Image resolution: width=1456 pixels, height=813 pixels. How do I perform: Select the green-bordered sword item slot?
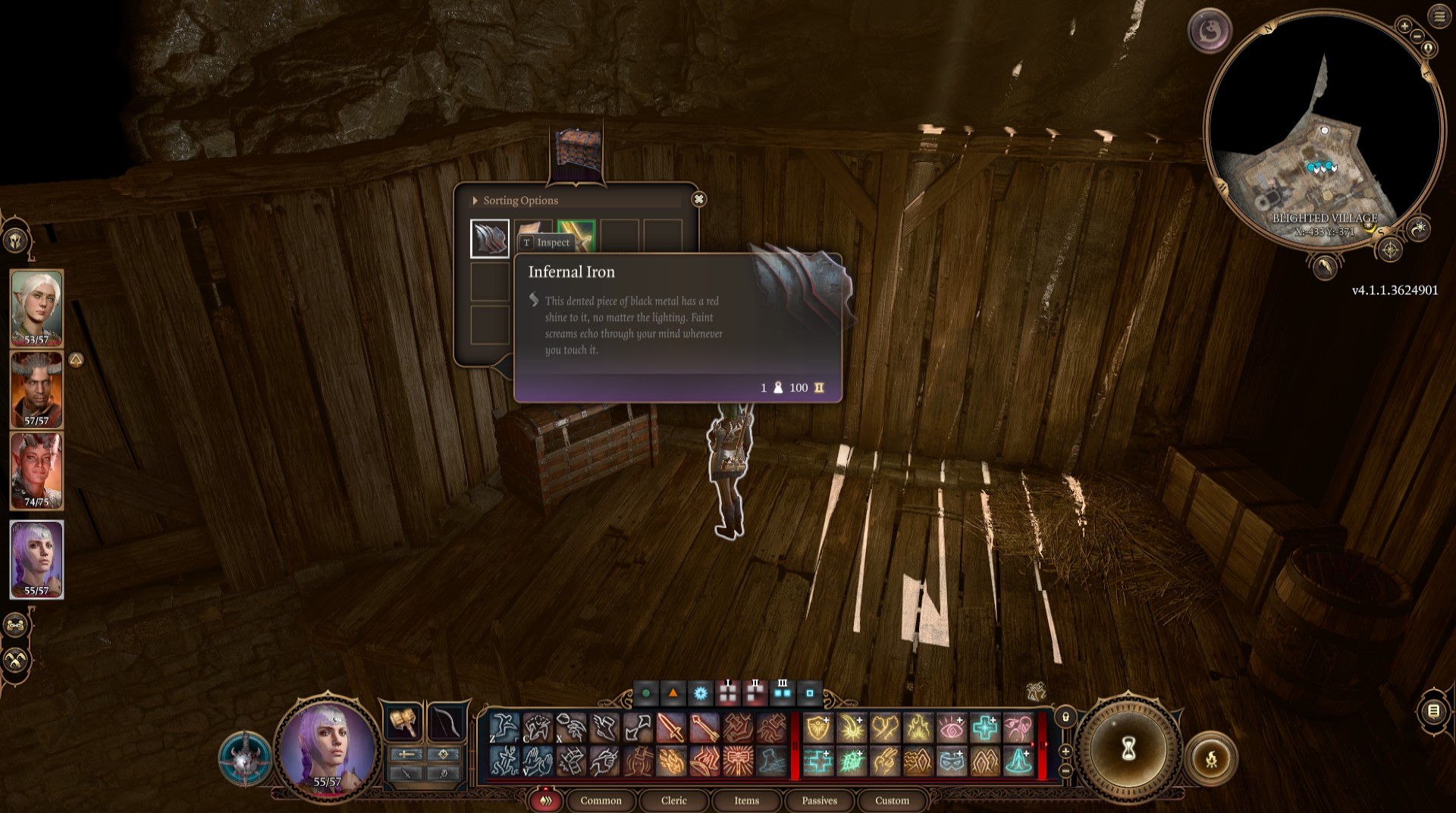click(x=576, y=237)
